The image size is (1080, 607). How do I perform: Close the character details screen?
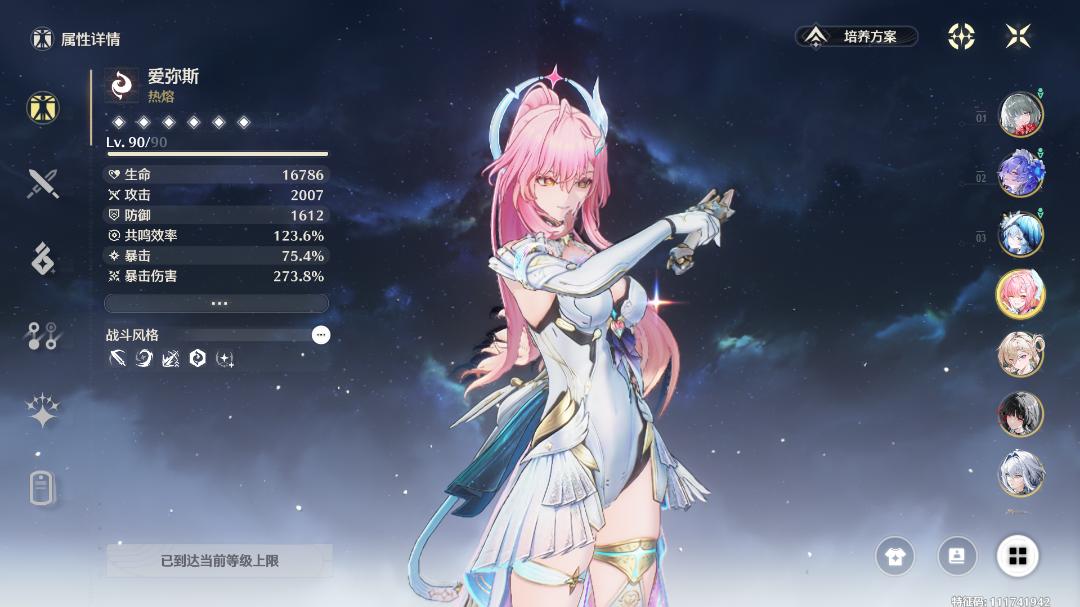[1018, 37]
